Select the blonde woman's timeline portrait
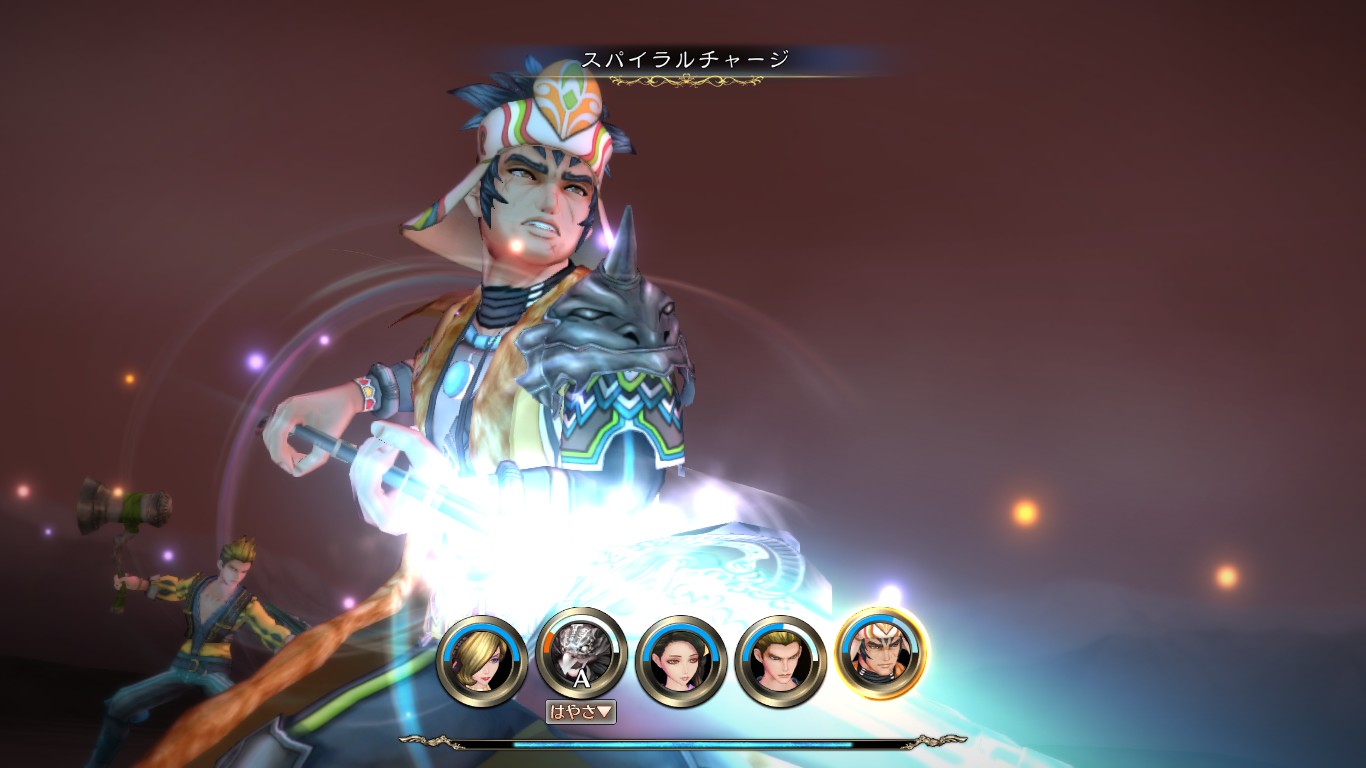This screenshot has height=768, width=1366. (481, 658)
